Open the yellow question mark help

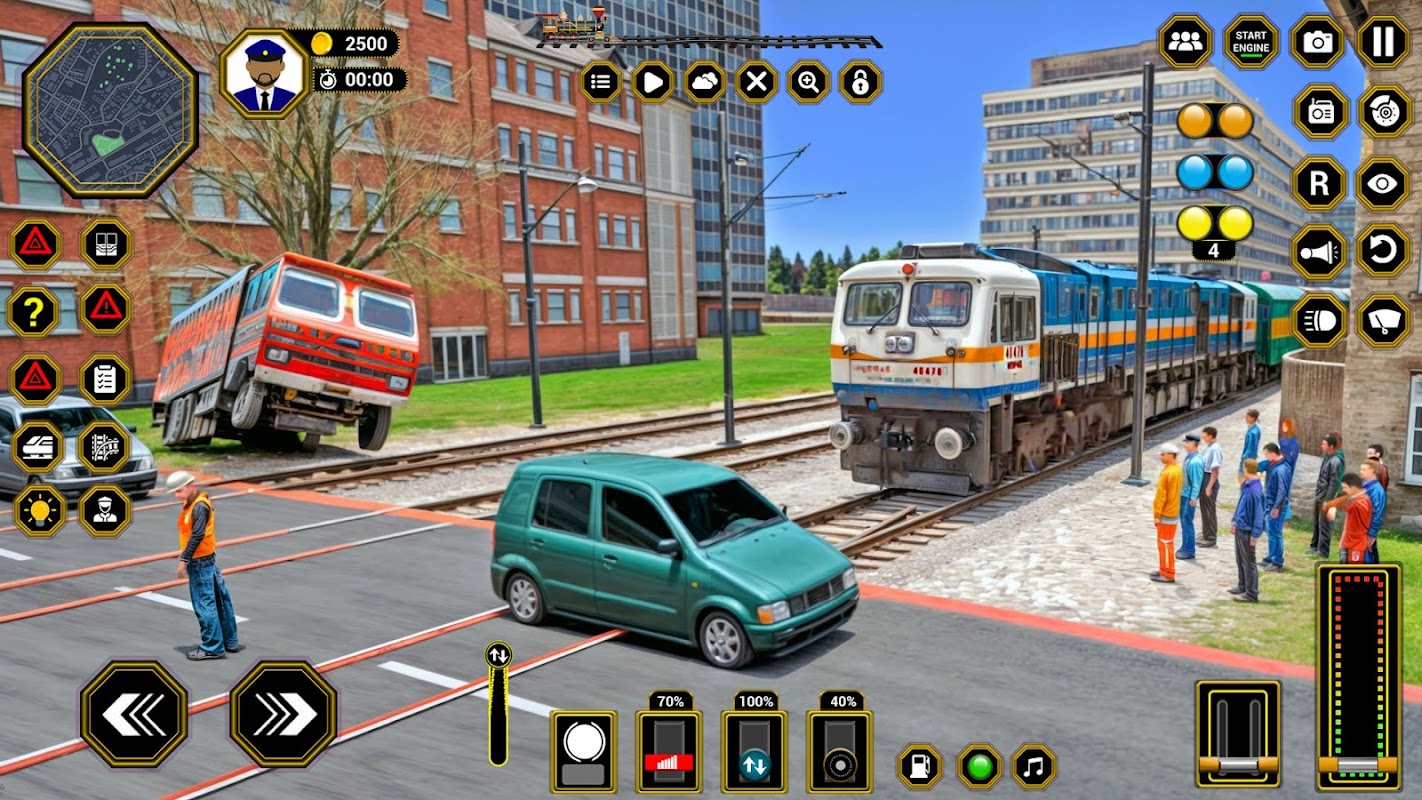(x=35, y=311)
